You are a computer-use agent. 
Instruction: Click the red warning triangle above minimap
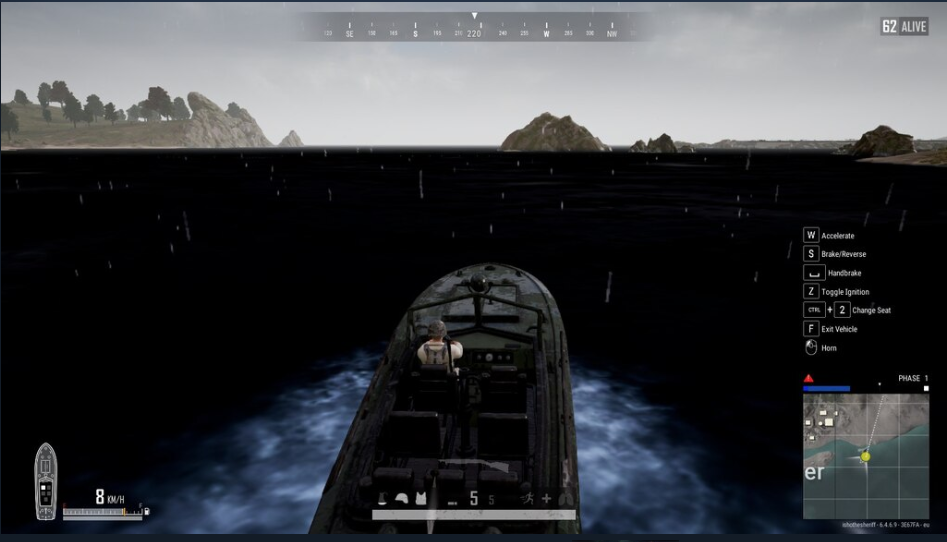pos(809,378)
